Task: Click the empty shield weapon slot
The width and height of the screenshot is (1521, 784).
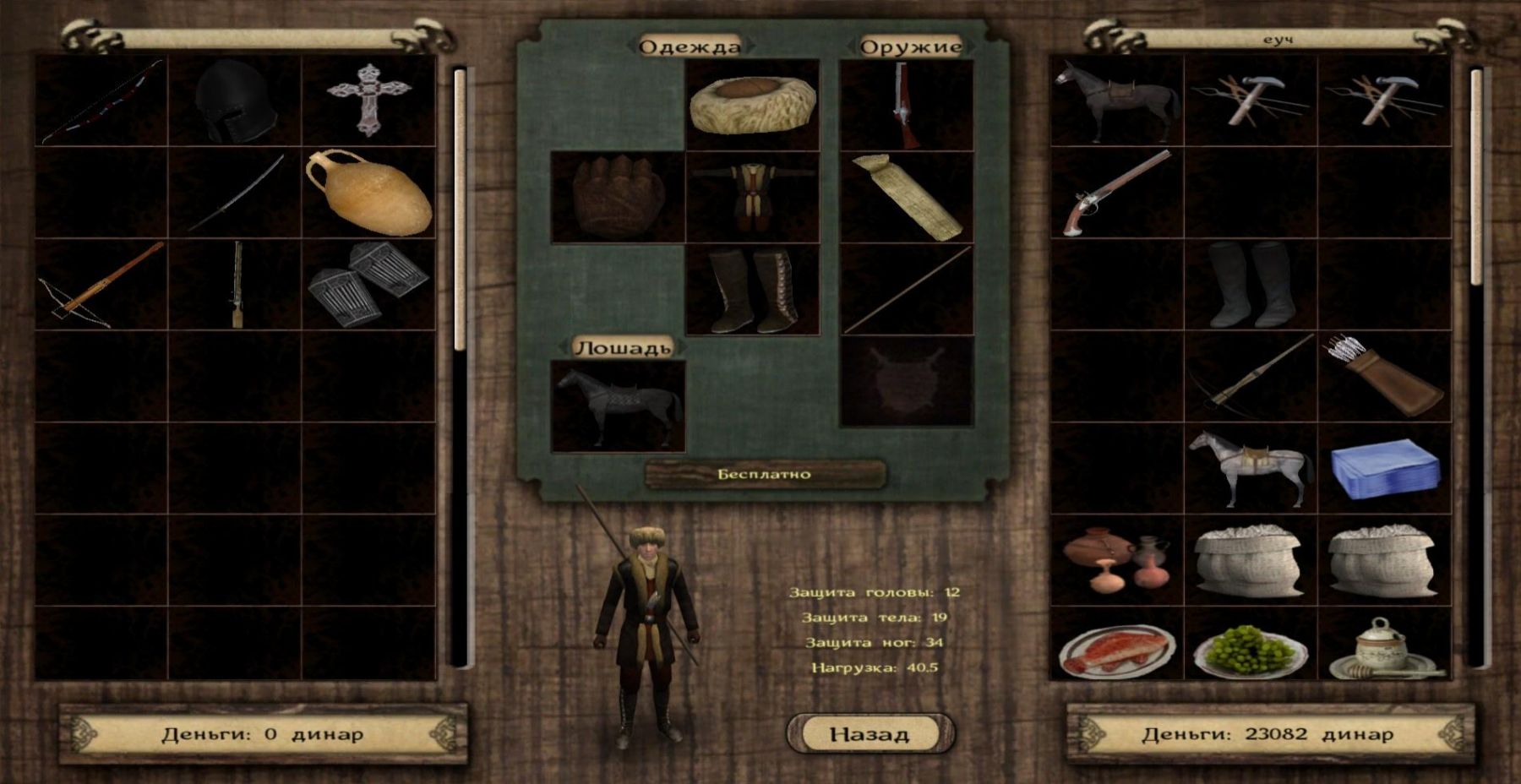Action: click(907, 381)
